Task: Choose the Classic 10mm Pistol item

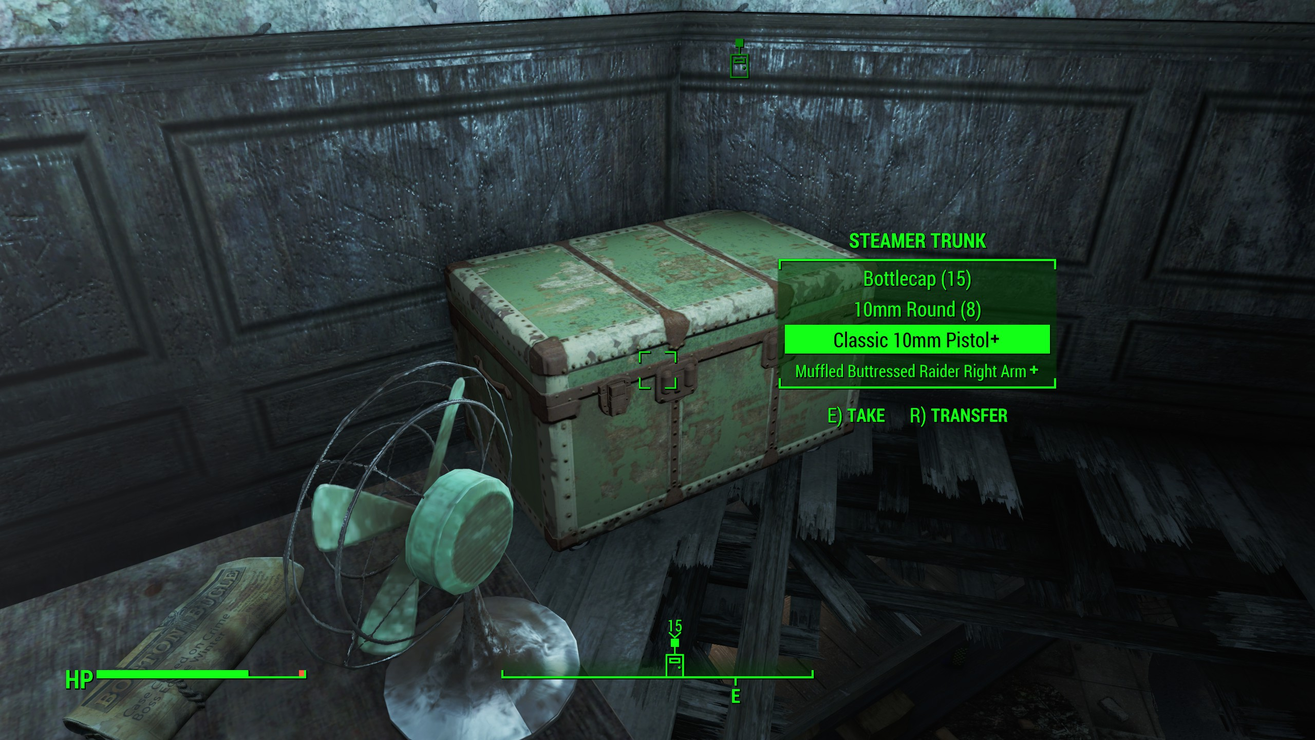Action: [x=916, y=340]
